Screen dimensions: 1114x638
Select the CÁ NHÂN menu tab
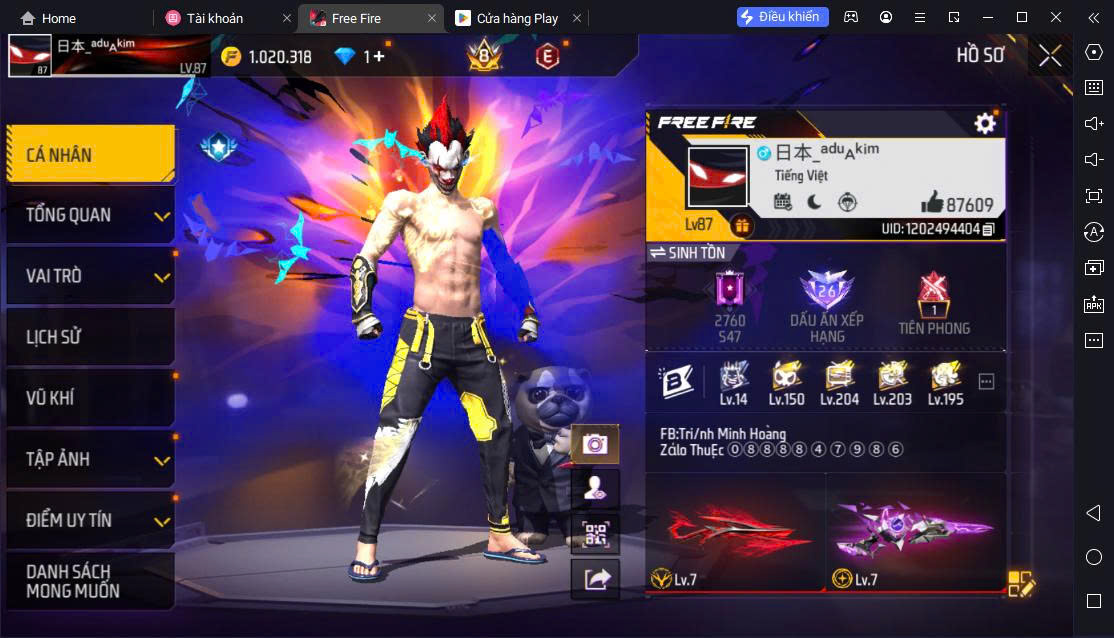click(x=90, y=154)
